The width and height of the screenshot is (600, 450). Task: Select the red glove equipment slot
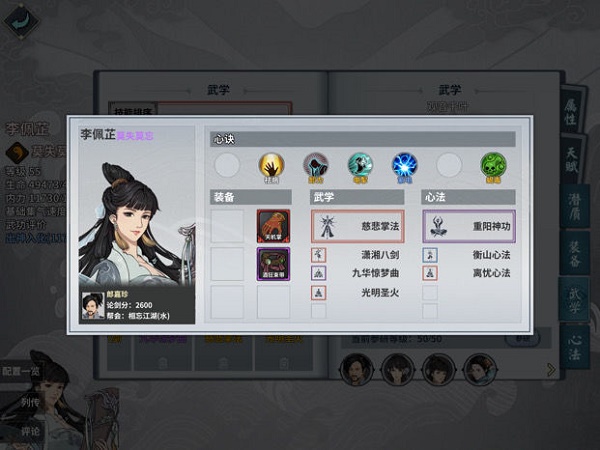273,225
